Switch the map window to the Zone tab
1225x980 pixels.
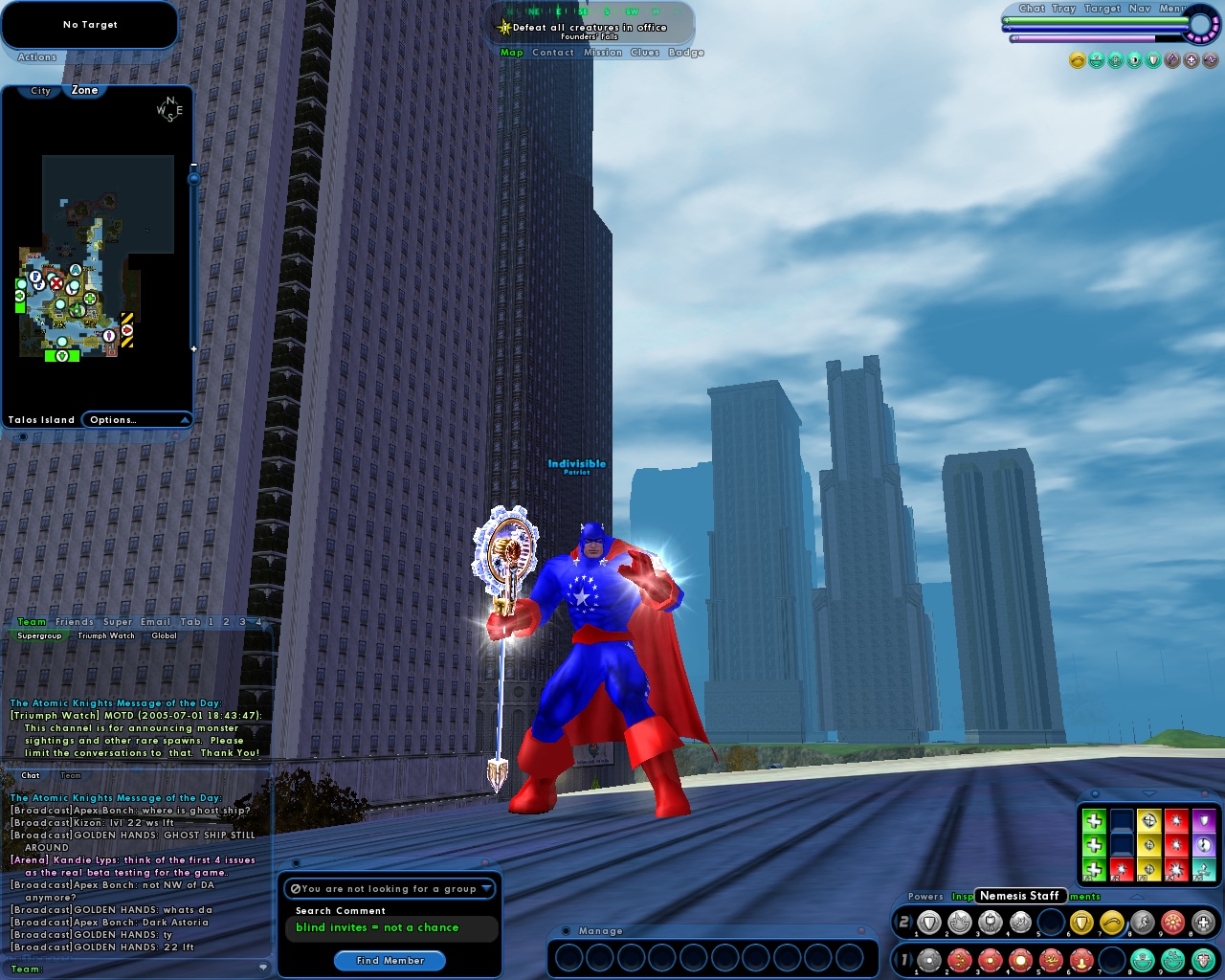click(x=84, y=90)
